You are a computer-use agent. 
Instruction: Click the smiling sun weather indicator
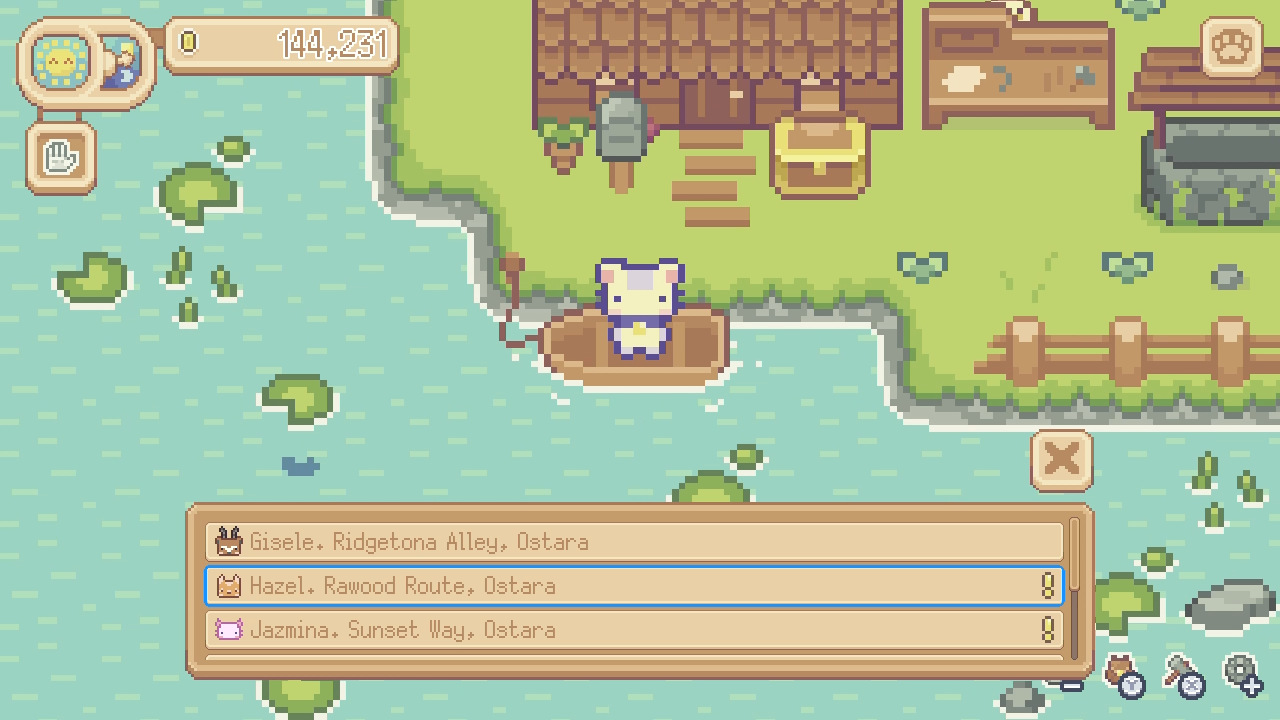coord(60,62)
